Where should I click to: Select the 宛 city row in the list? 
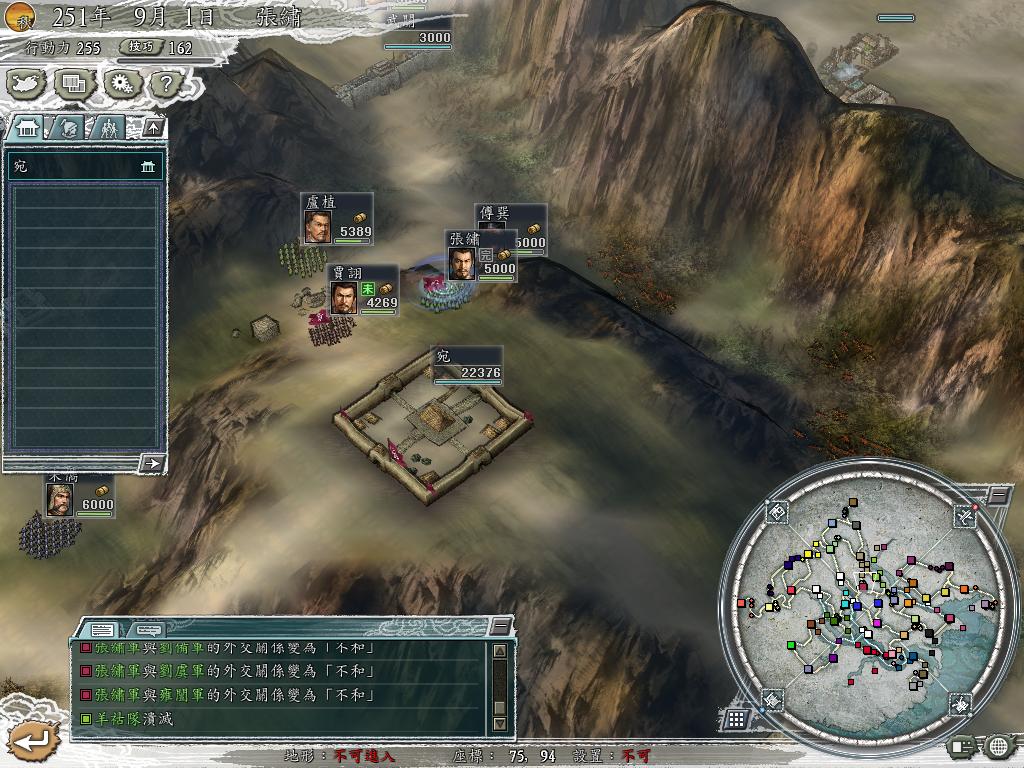click(x=85, y=166)
